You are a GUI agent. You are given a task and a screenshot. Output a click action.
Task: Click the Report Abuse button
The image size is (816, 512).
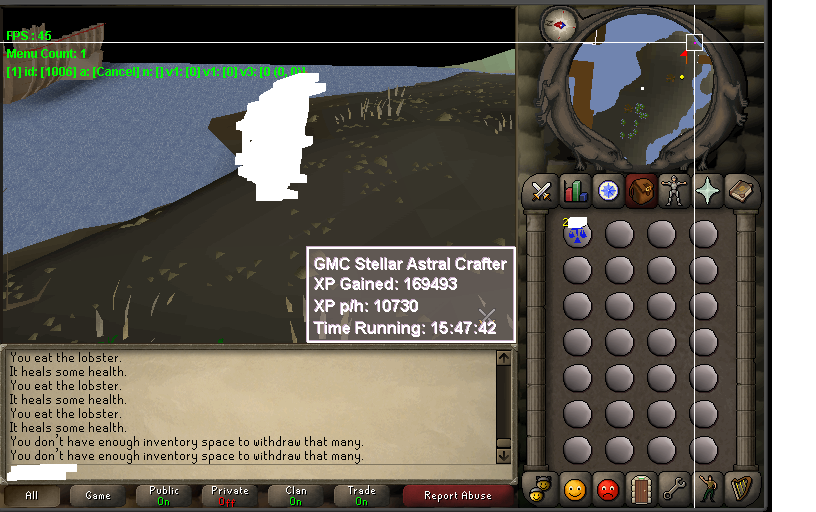tap(457, 495)
